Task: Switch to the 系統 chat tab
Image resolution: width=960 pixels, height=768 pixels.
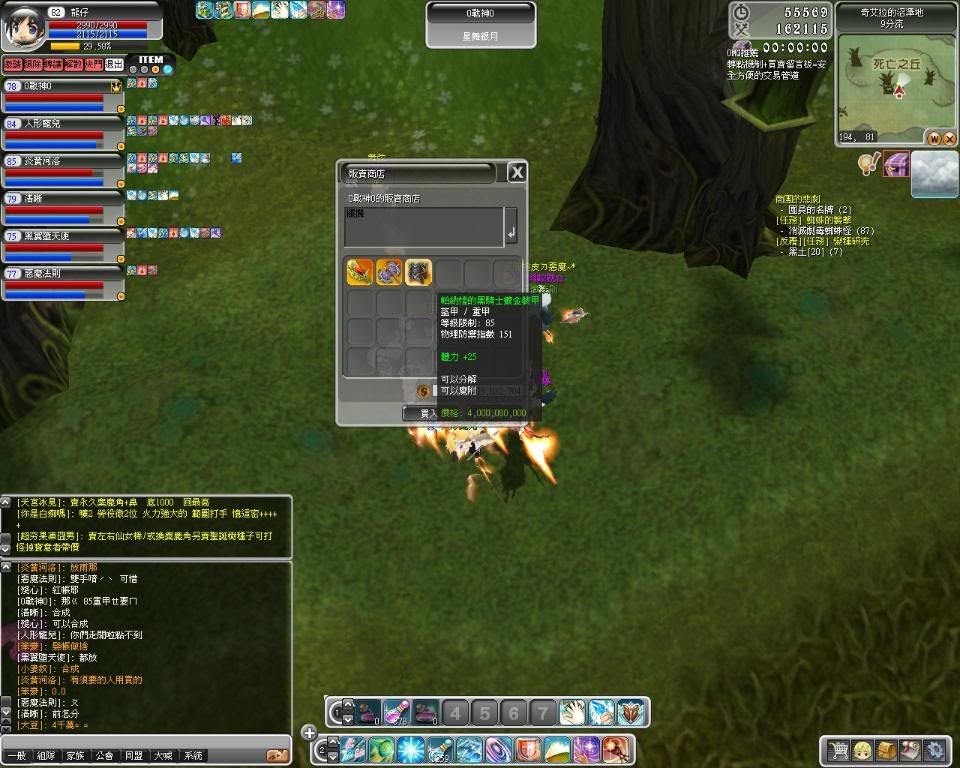Action: 193,756
